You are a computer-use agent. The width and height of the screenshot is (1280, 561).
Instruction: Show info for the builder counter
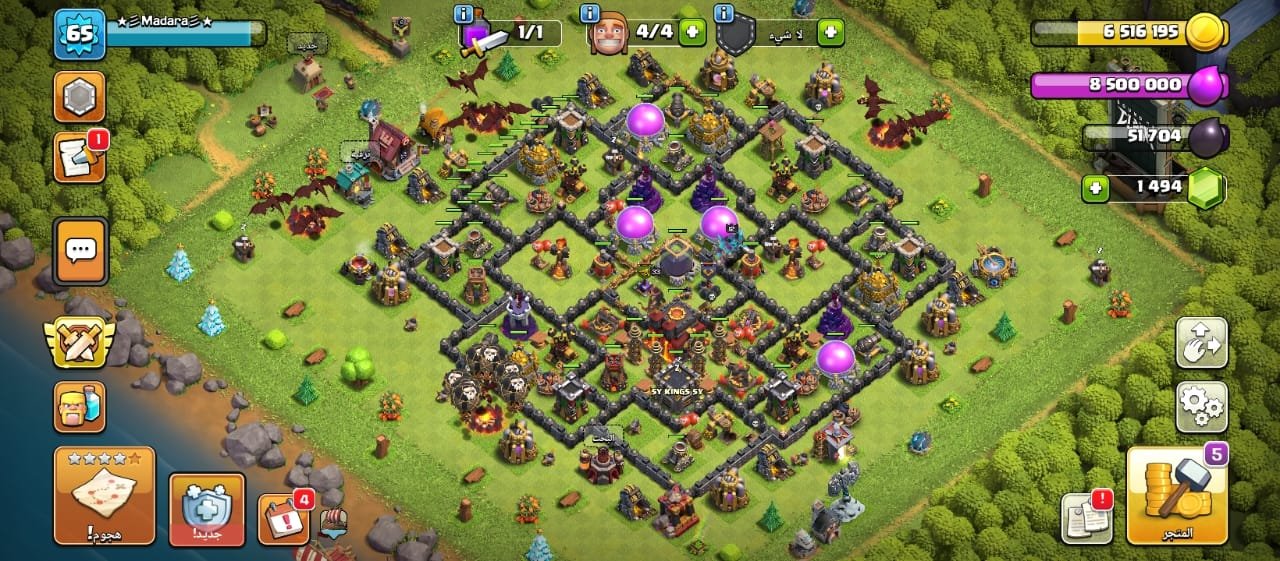pos(591,13)
